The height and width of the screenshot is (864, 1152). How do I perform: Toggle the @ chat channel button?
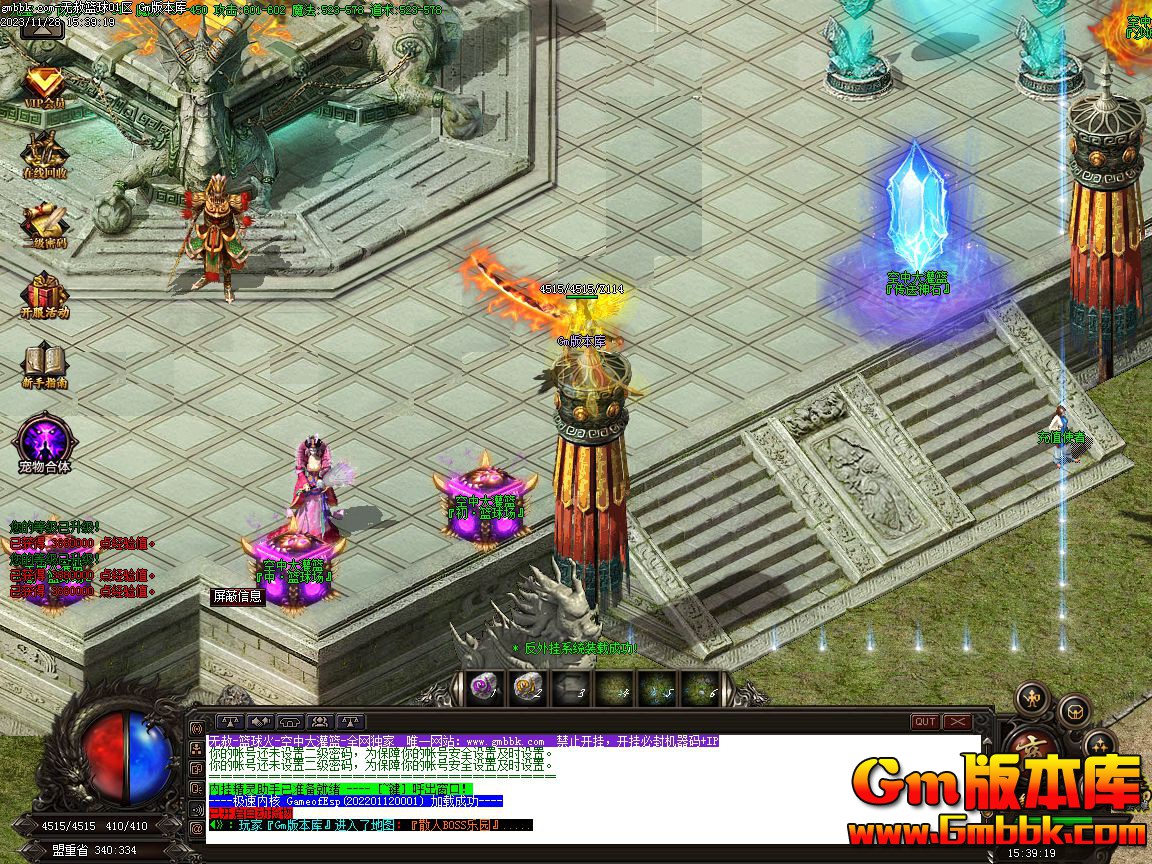click(196, 828)
